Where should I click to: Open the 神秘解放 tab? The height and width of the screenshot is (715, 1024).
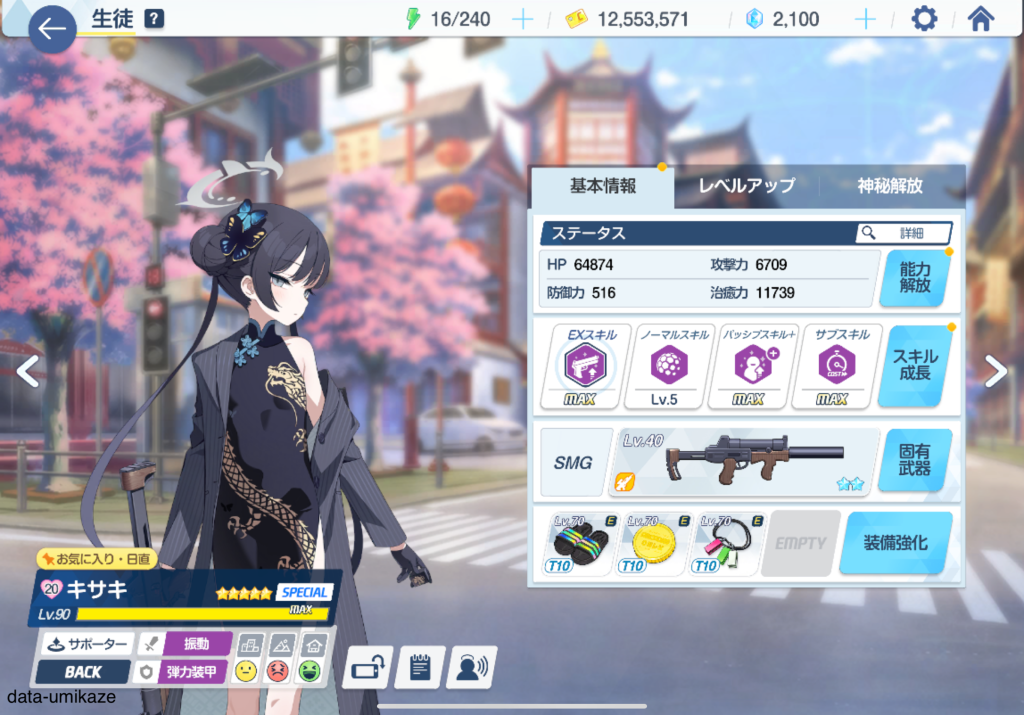pos(890,186)
